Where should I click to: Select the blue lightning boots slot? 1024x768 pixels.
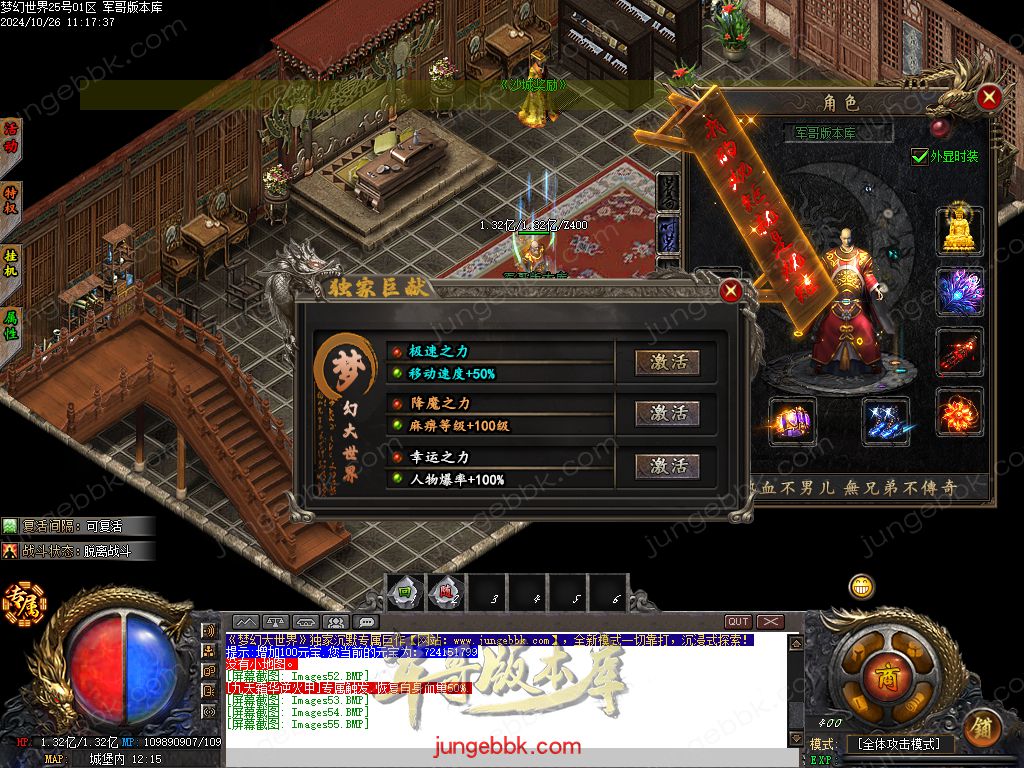(886, 421)
